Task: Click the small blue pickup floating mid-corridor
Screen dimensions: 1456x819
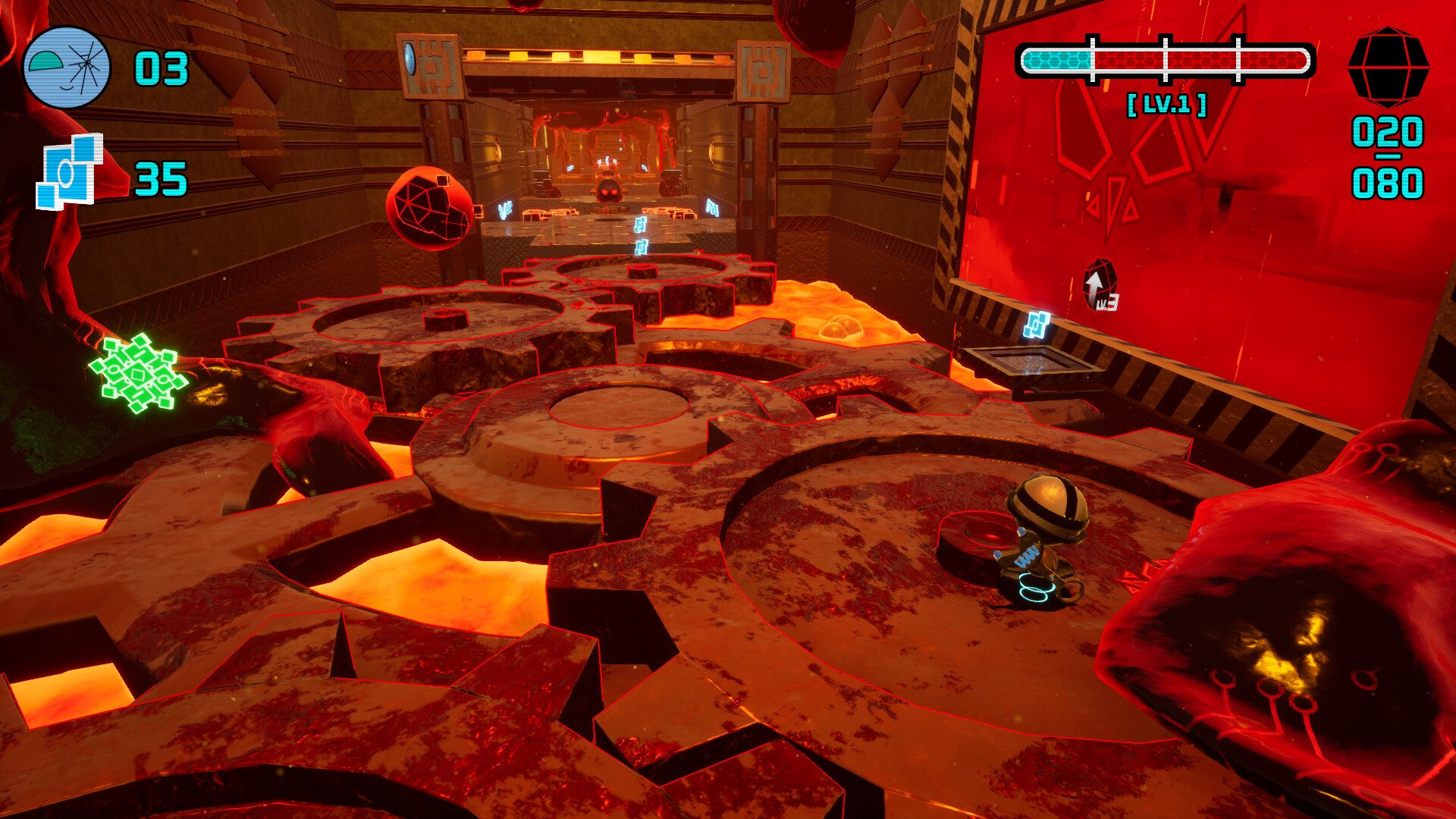Action: coord(642,226)
